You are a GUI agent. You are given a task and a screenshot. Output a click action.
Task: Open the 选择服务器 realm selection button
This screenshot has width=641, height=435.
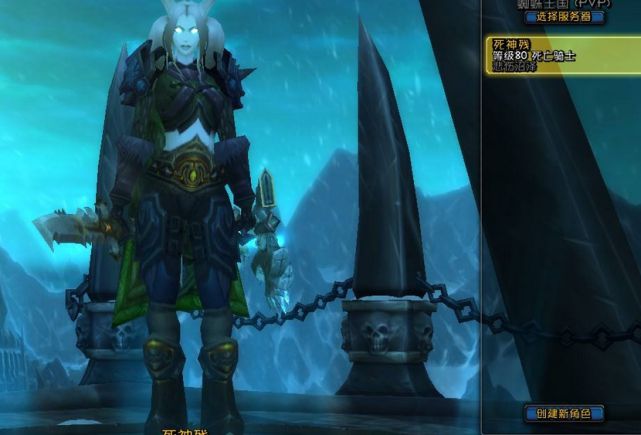(x=565, y=16)
